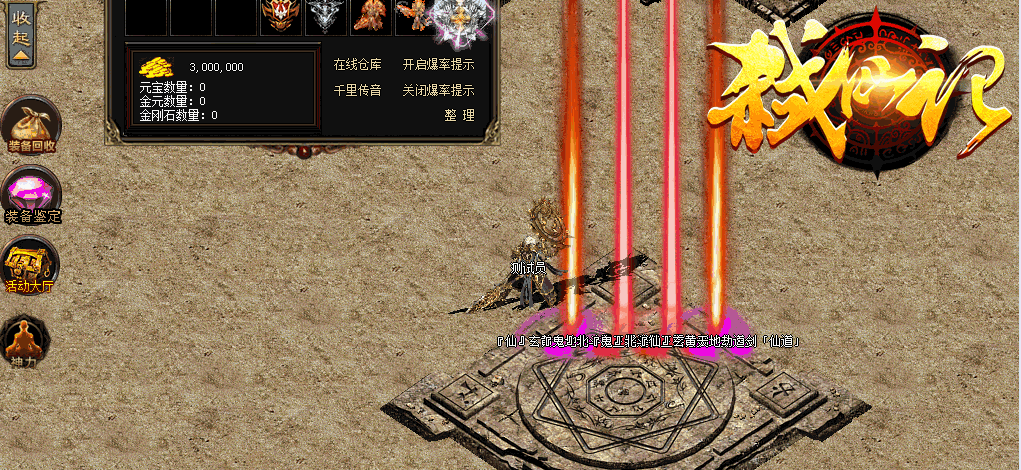Image resolution: width=1021 pixels, height=470 pixels.
Task: Click 千里传音 long-distance message
Action: click(x=357, y=90)
